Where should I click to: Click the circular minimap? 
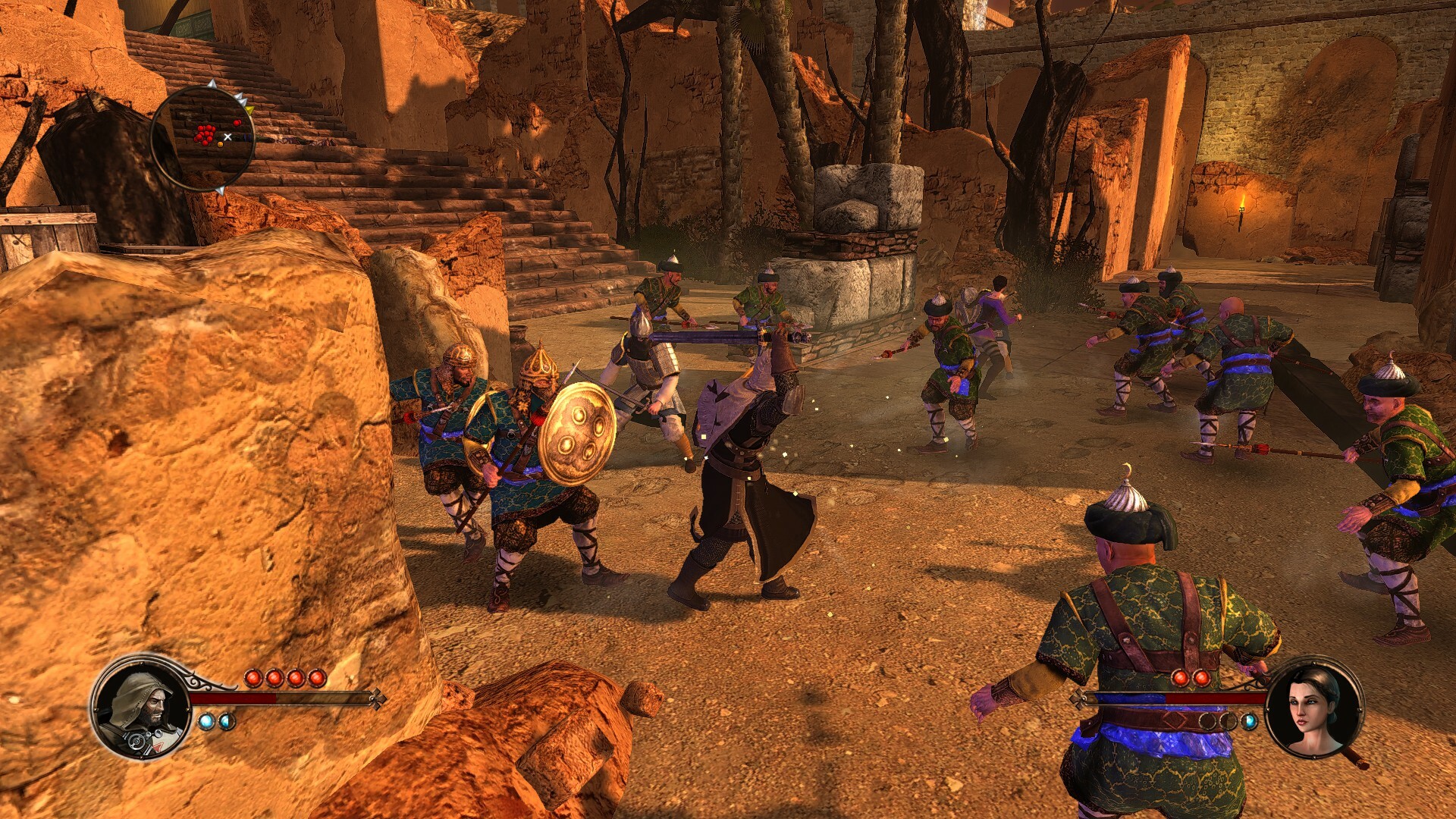(x=202, y=136)
